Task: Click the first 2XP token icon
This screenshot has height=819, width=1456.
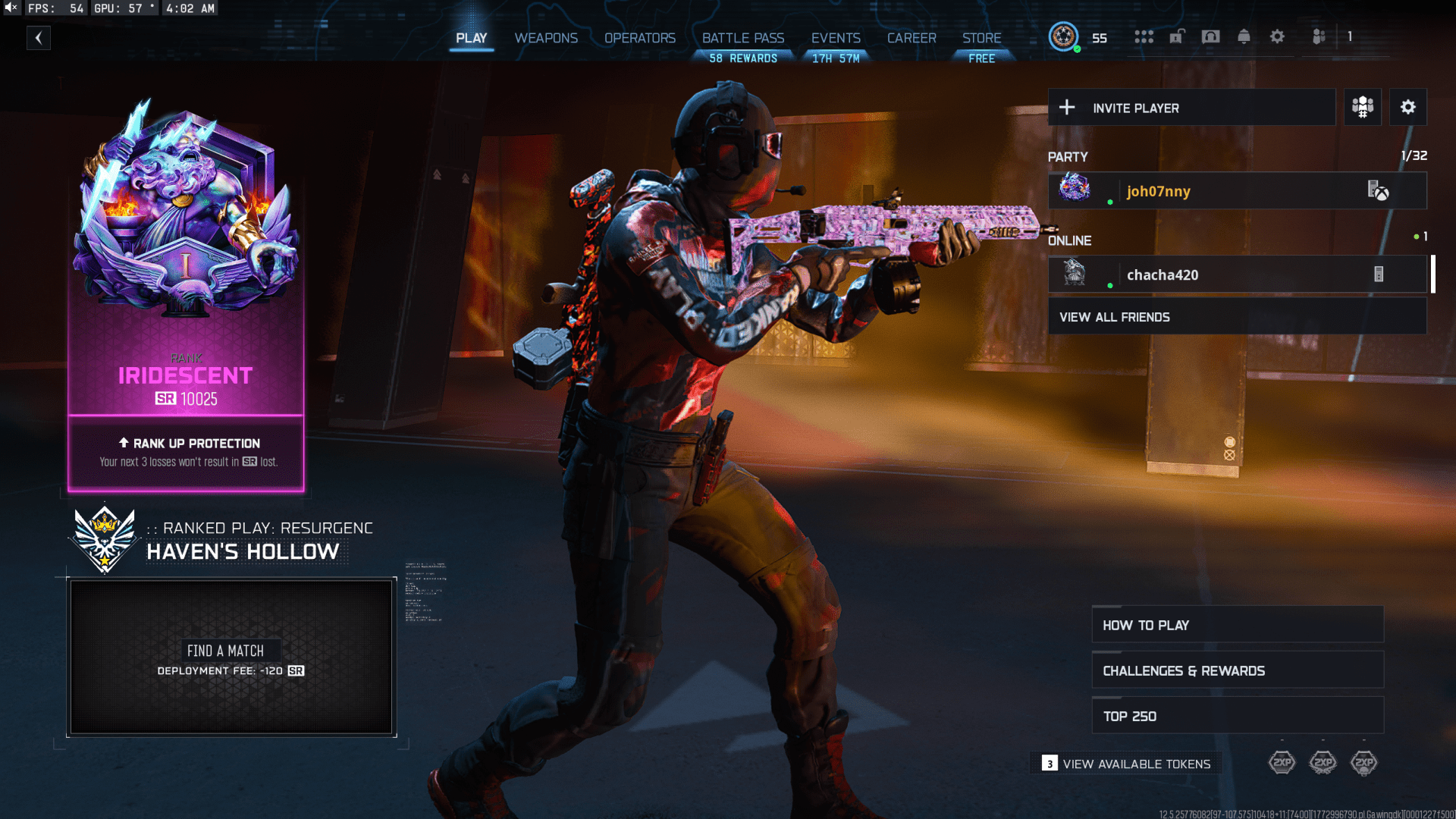Action: [1282, 763]
